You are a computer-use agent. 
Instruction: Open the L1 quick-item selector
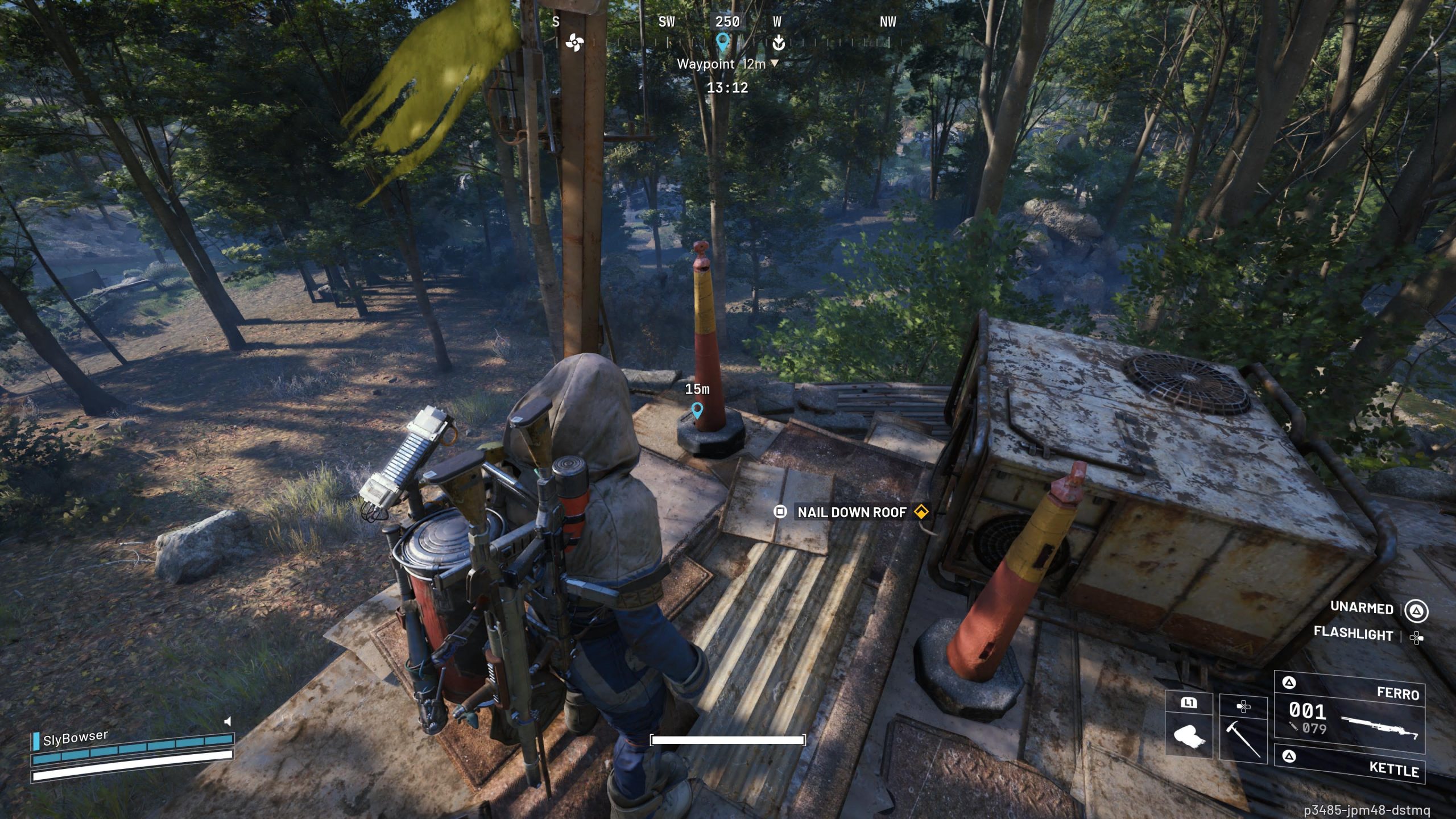coord(1188,703)
